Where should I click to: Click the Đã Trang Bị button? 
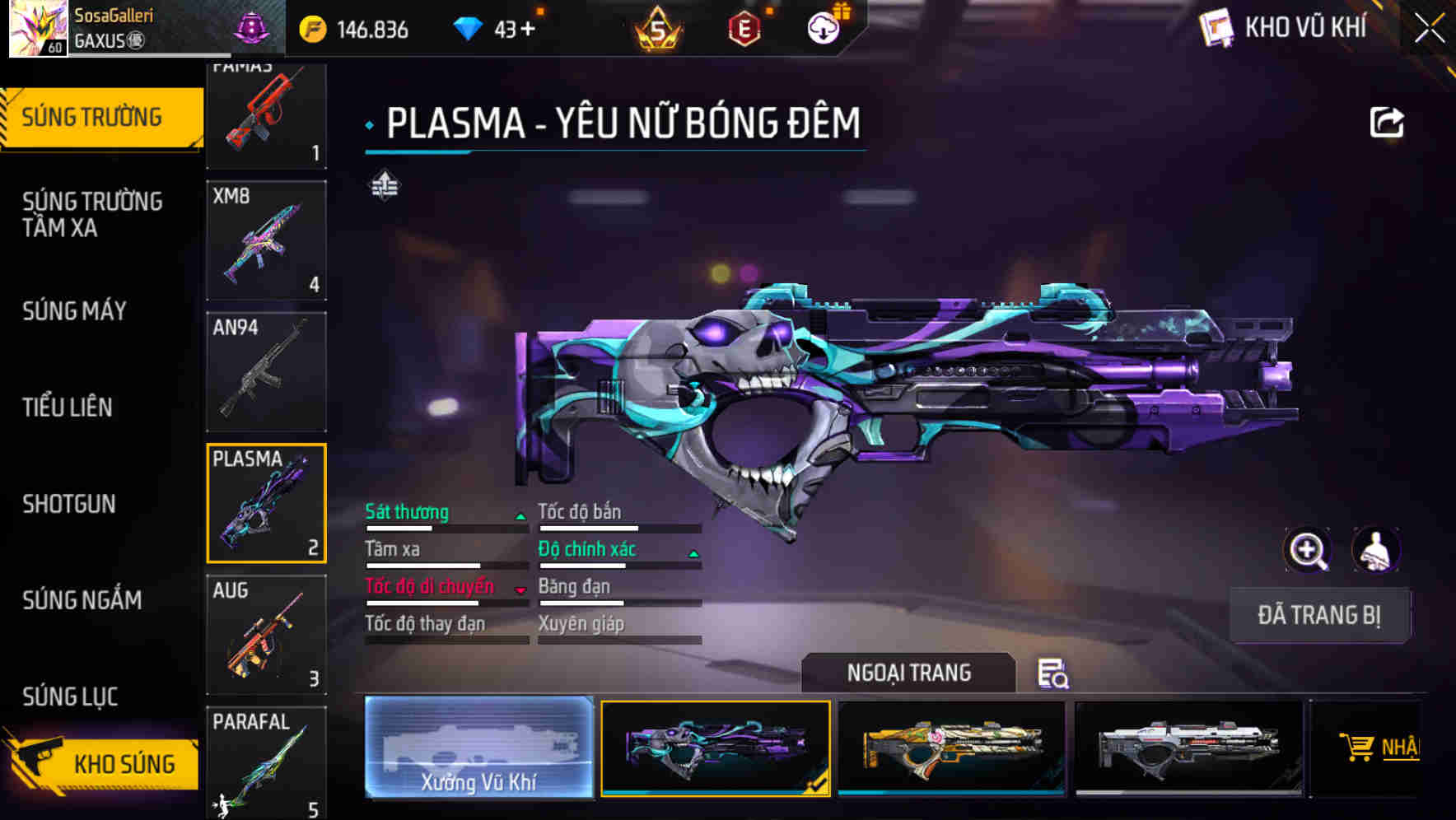pos(1318,615)
